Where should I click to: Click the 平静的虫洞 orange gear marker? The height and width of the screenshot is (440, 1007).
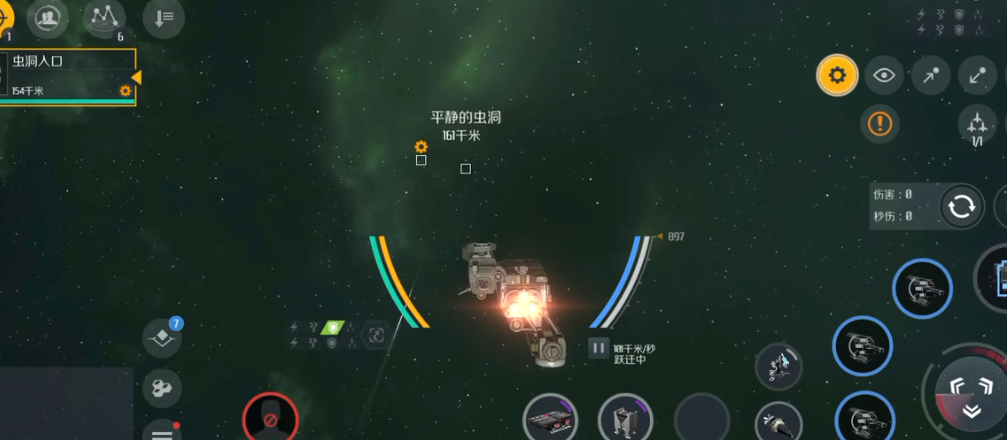(x=421, y=147)
